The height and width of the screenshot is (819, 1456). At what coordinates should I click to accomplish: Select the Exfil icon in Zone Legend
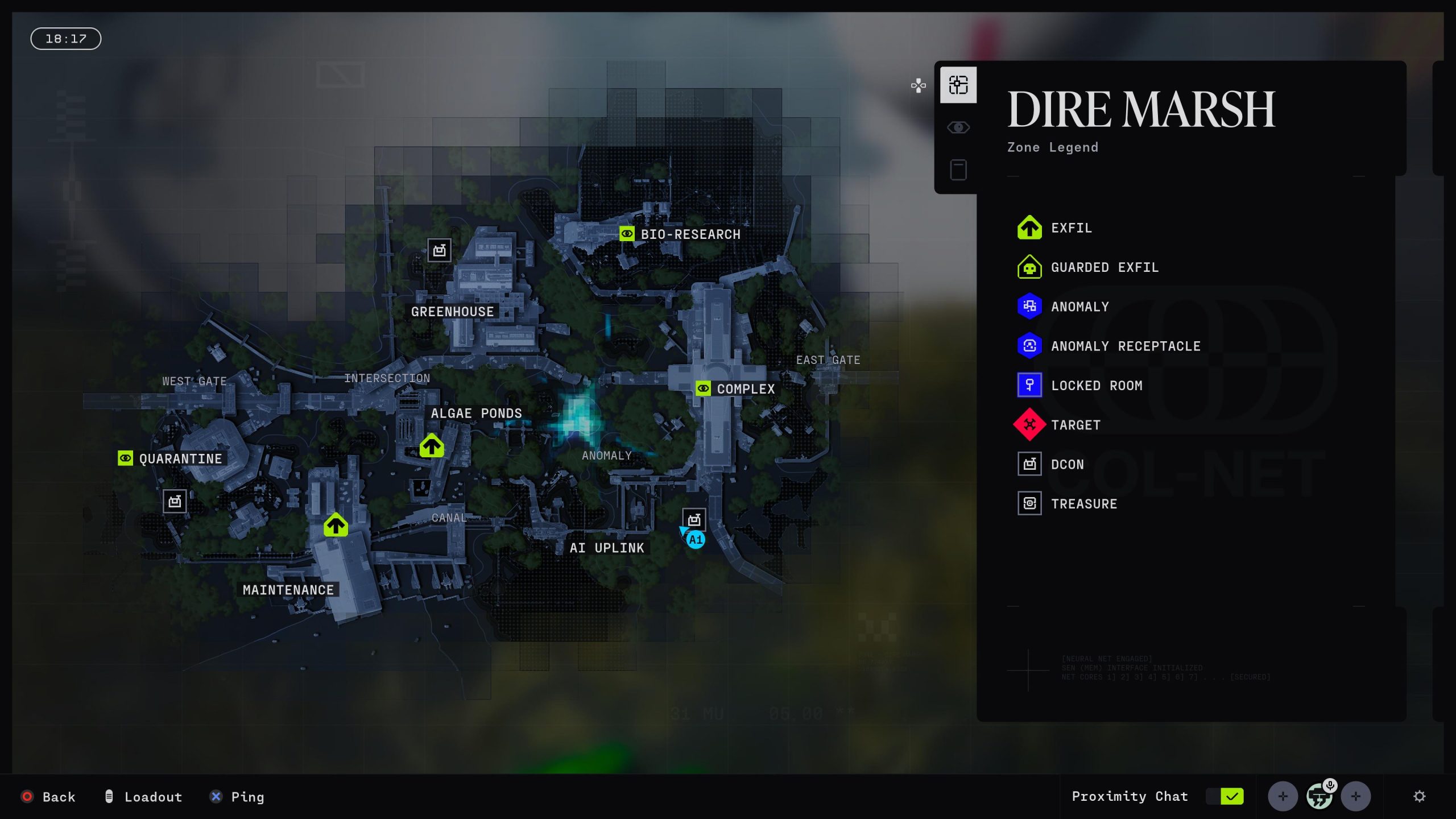pyautogui.click(x=1029, y=228)
